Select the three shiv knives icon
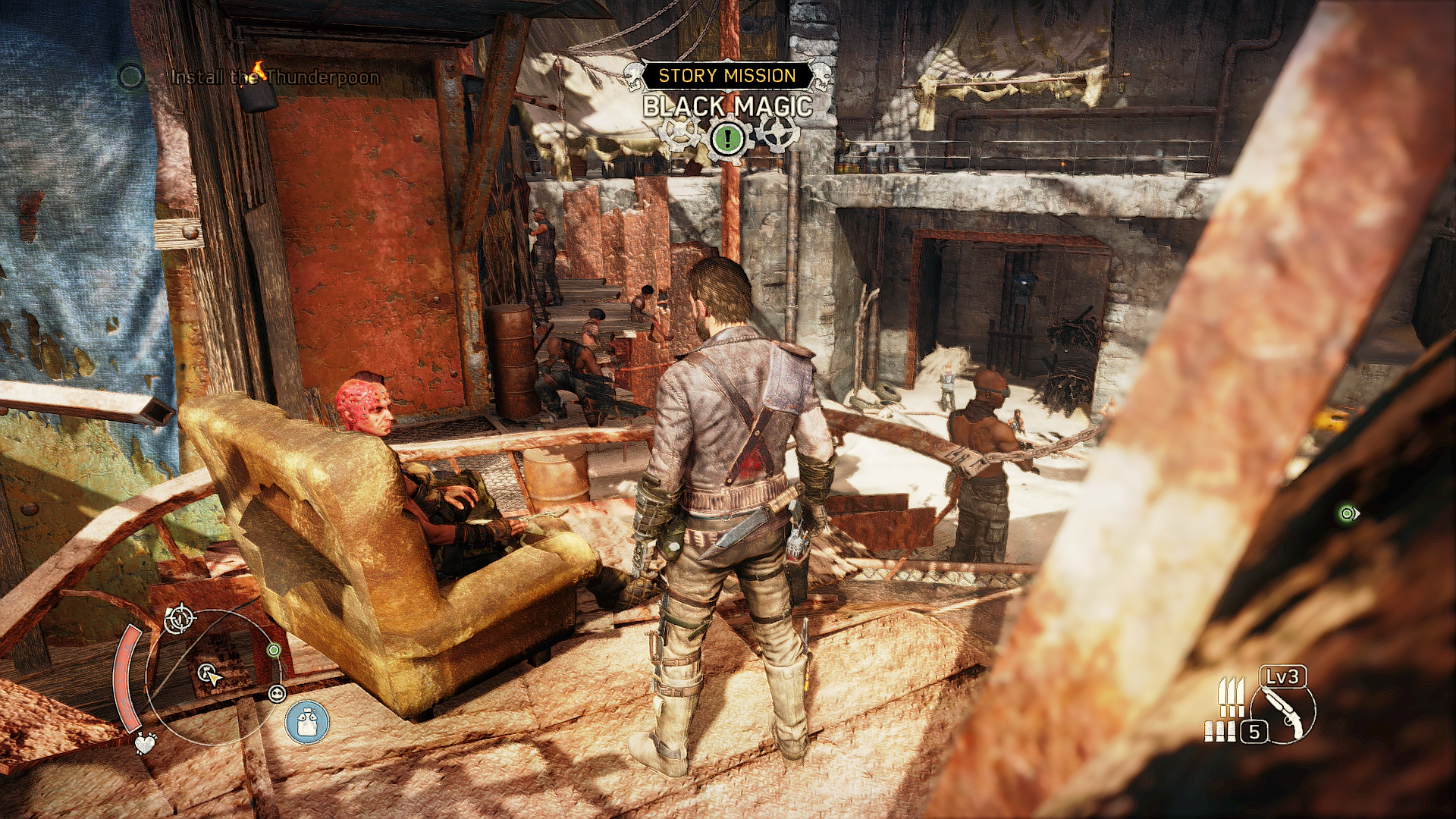 pos(1231,696)
